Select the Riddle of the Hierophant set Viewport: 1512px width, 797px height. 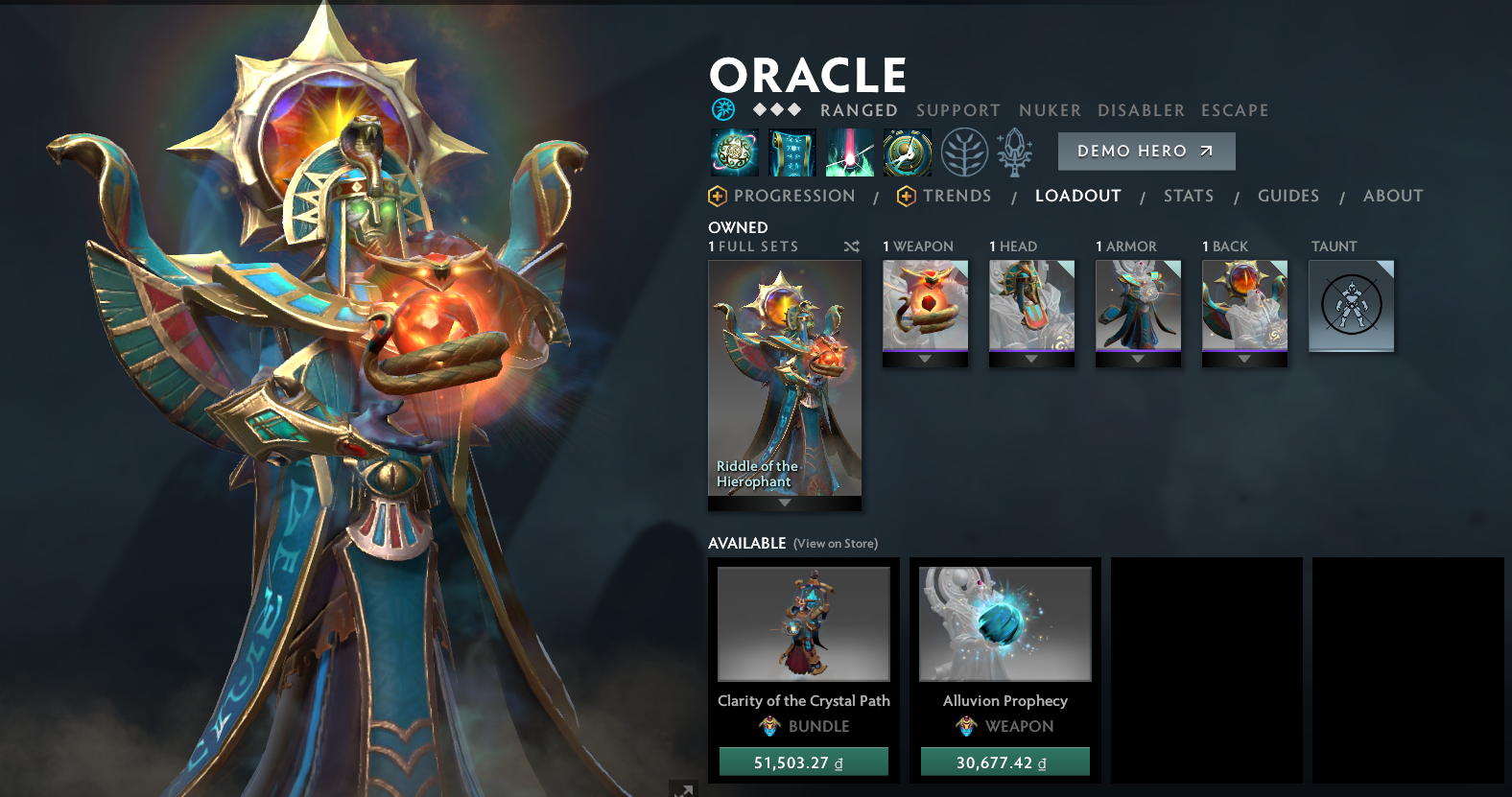click(785, 379)
